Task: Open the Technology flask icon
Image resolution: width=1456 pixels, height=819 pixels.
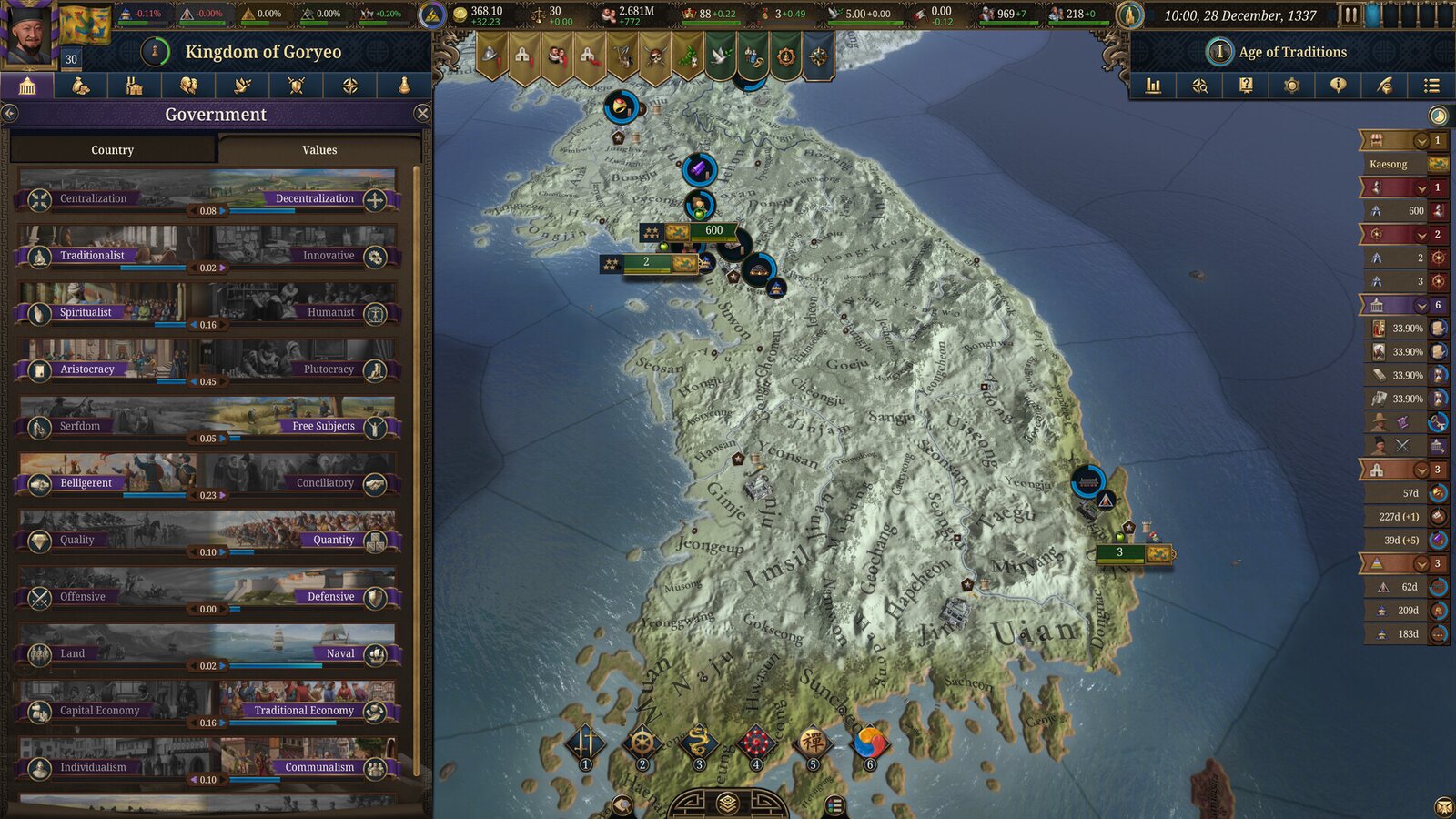Action: pos(403,86)
